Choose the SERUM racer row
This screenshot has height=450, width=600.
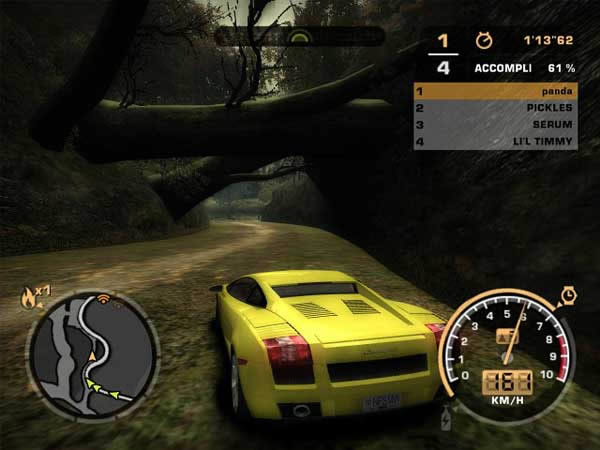pyautogui.click(x=494, y=124)
